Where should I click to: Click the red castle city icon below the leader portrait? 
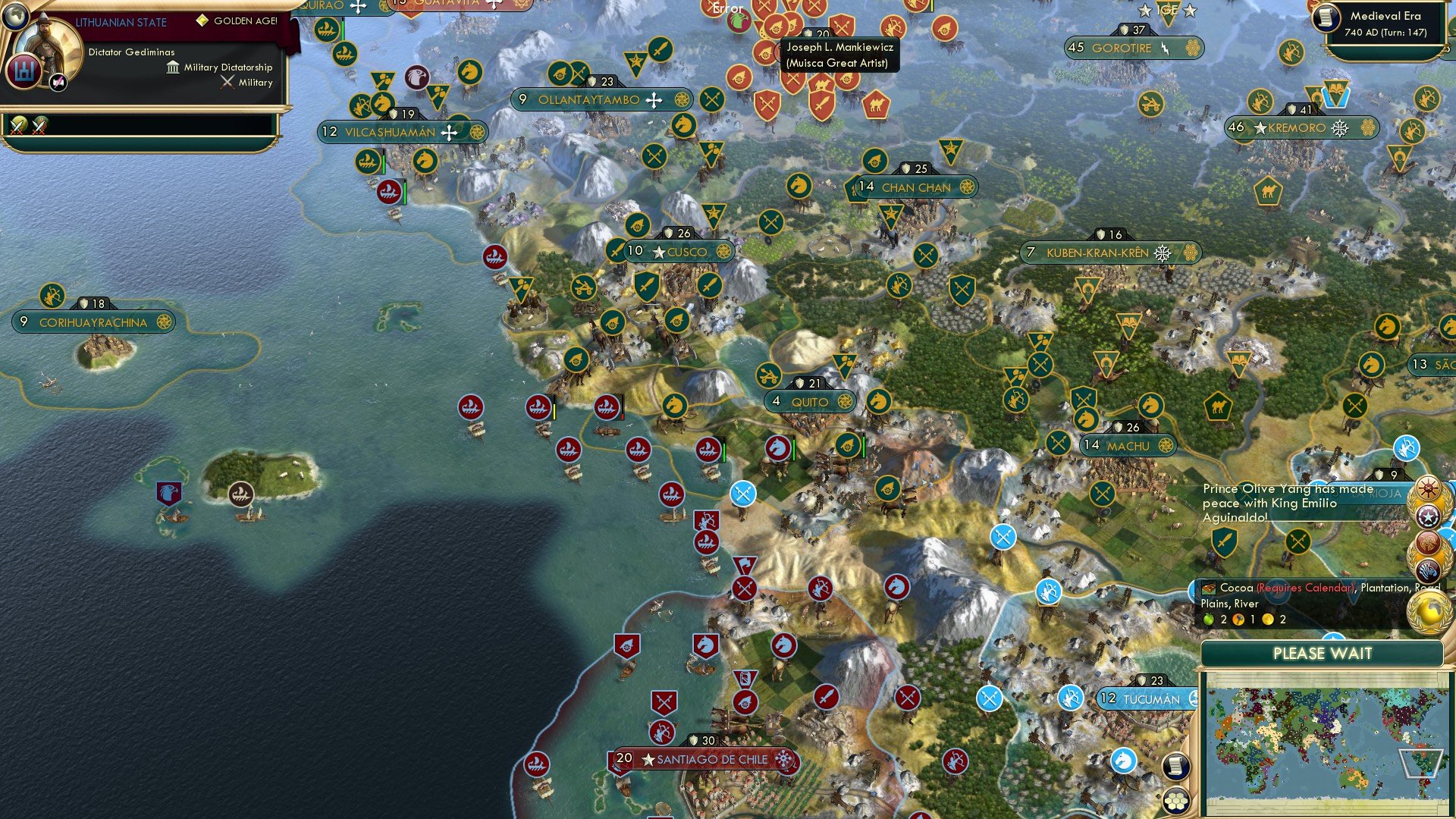[x=25, y=71]
